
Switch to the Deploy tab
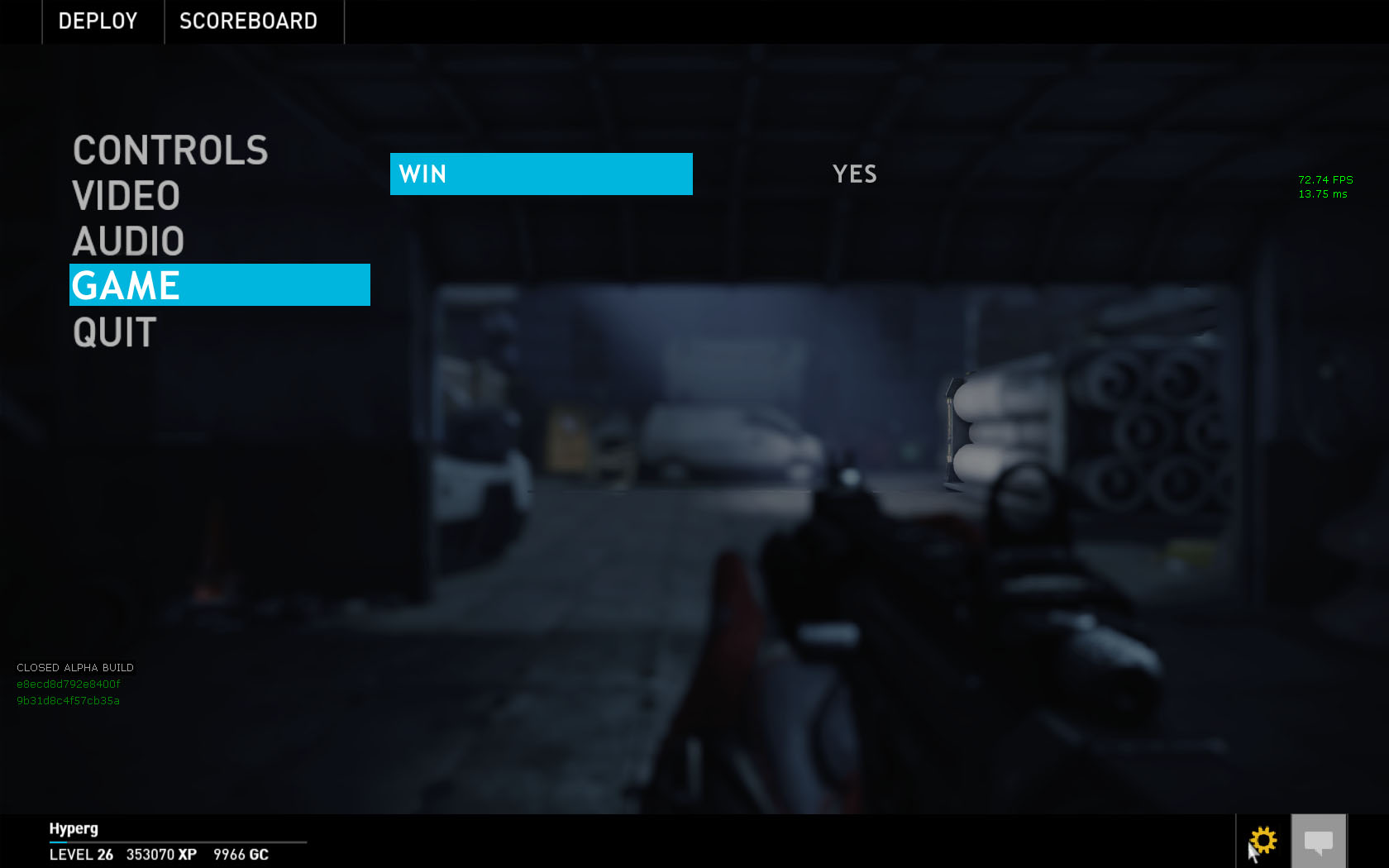pos(98,21)
